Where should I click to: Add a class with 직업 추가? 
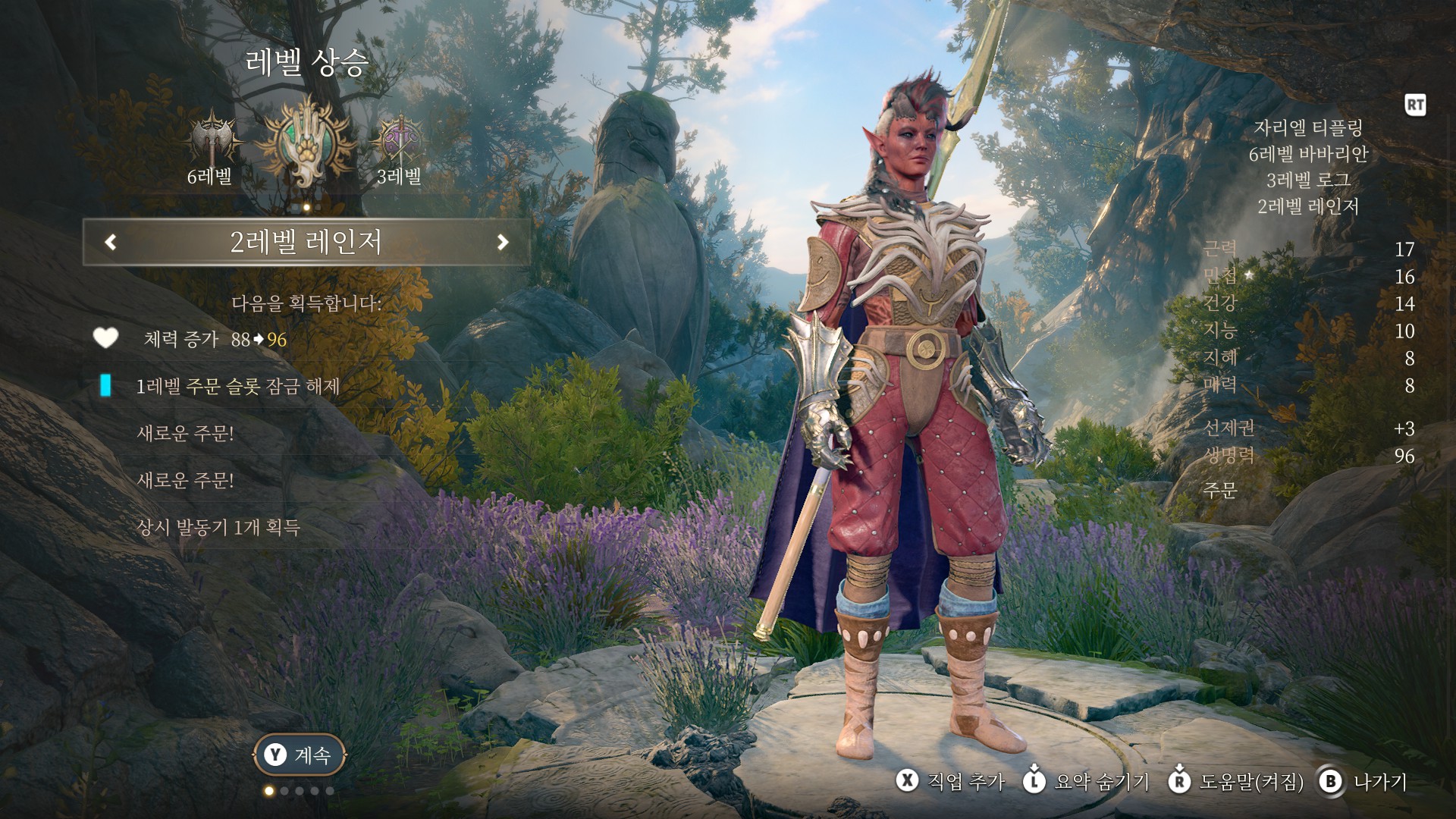(951, 782)
